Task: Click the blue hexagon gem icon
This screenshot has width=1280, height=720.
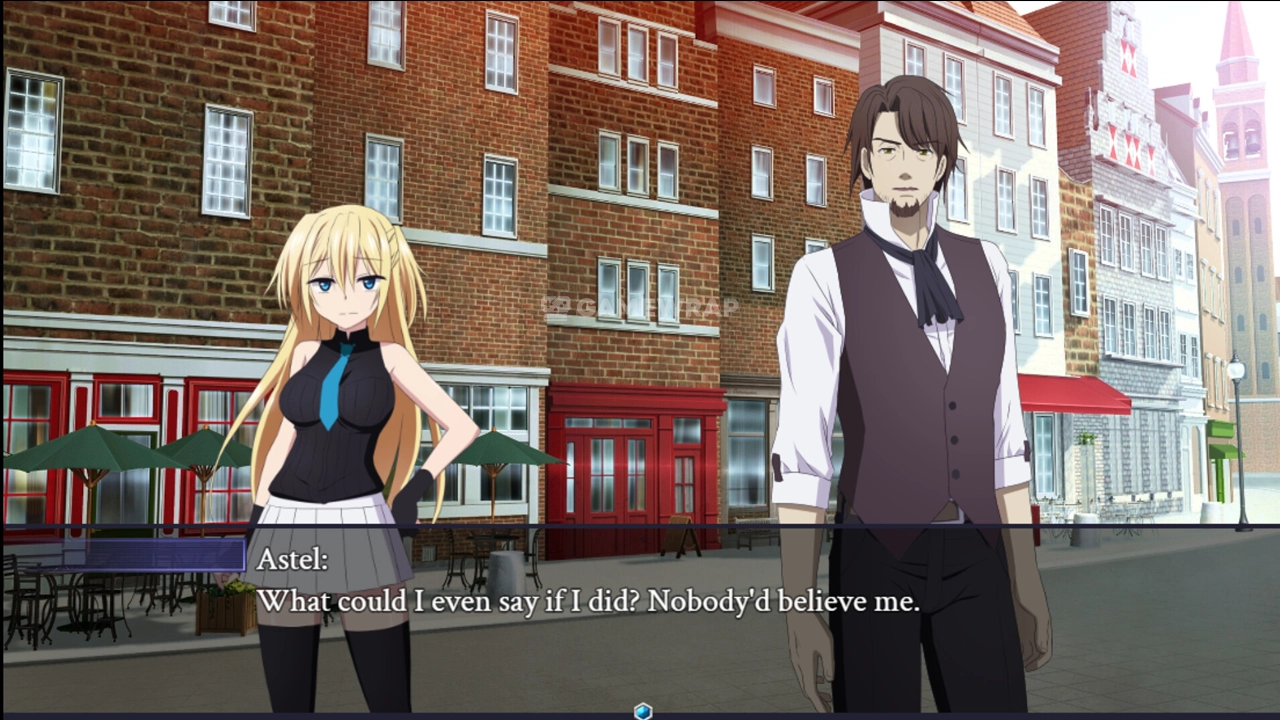Action: coord(643,711)
